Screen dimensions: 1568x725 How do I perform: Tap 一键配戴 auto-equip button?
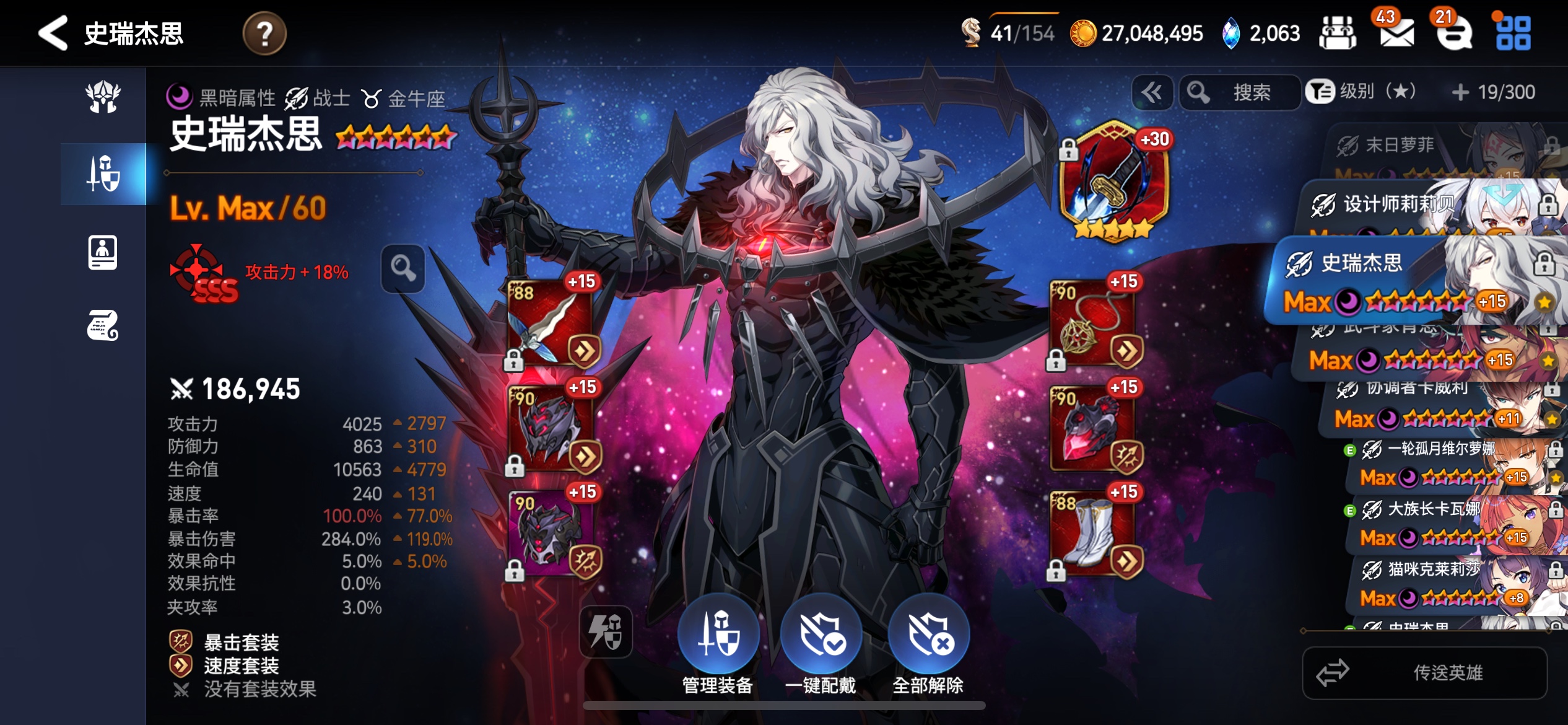821,646
